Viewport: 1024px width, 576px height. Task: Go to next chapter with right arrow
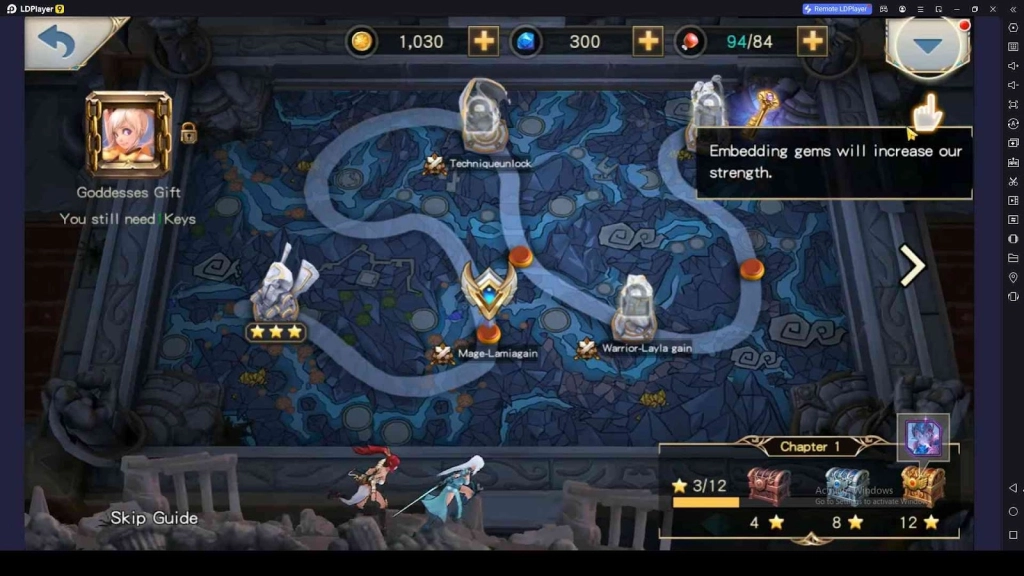[912, 266]
